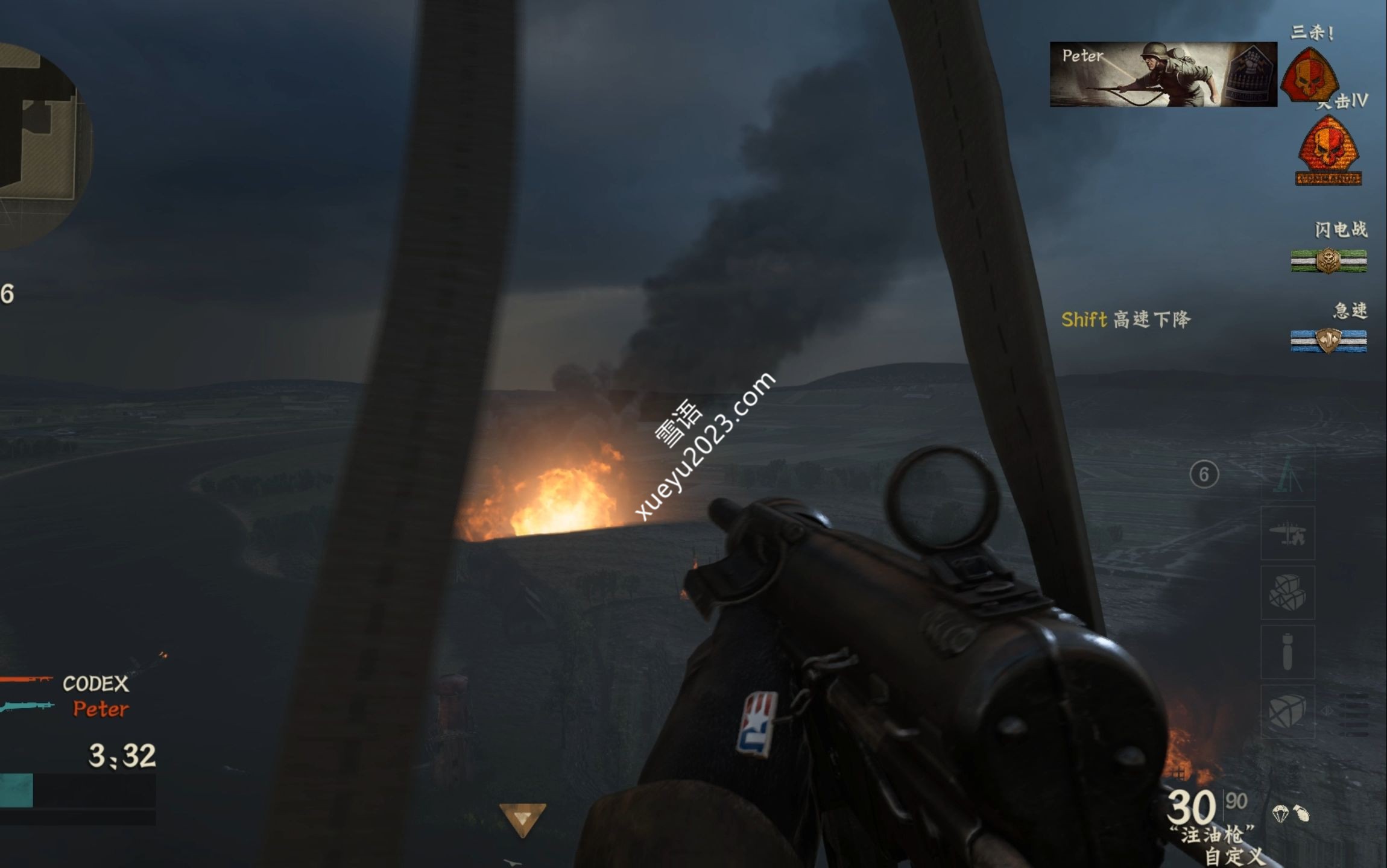Select the single bomb scorestreak slot
Viewport: 1387px width, 868px height.
coord(1287,652)
